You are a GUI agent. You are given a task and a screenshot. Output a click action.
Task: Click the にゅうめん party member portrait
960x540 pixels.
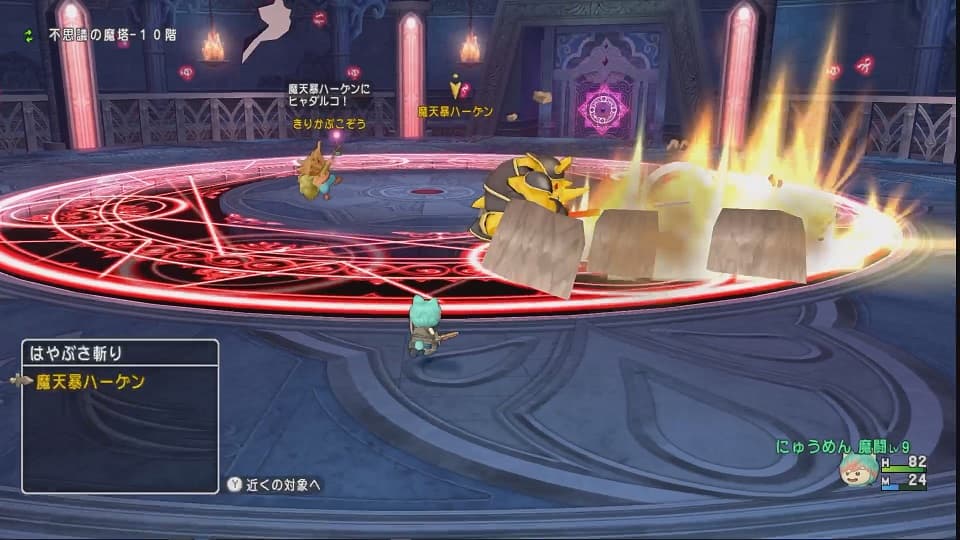858,472
